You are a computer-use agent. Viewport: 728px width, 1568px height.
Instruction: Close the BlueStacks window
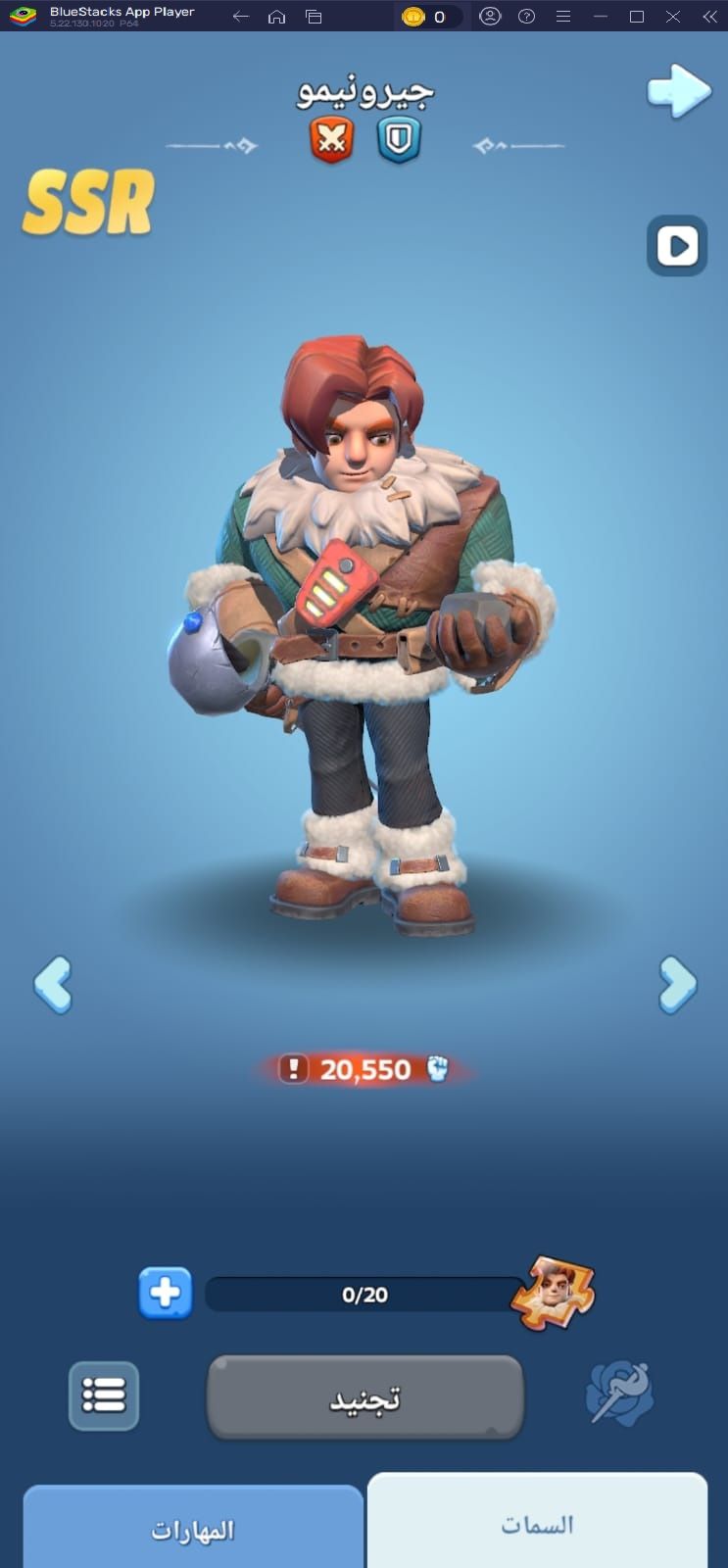673,17
